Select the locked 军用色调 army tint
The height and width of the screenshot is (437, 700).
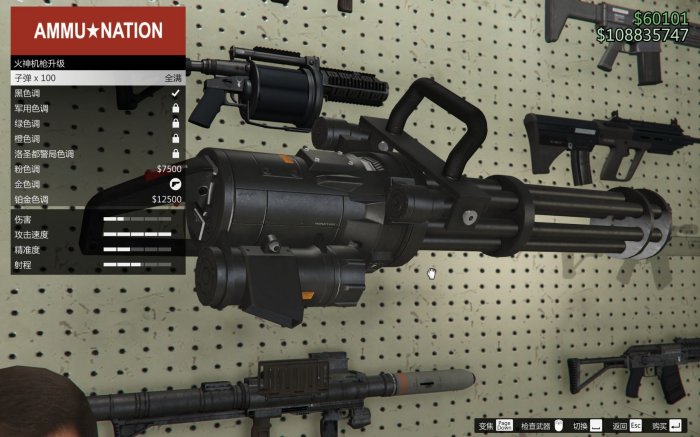pyautogui.click(x=97, y=108)
